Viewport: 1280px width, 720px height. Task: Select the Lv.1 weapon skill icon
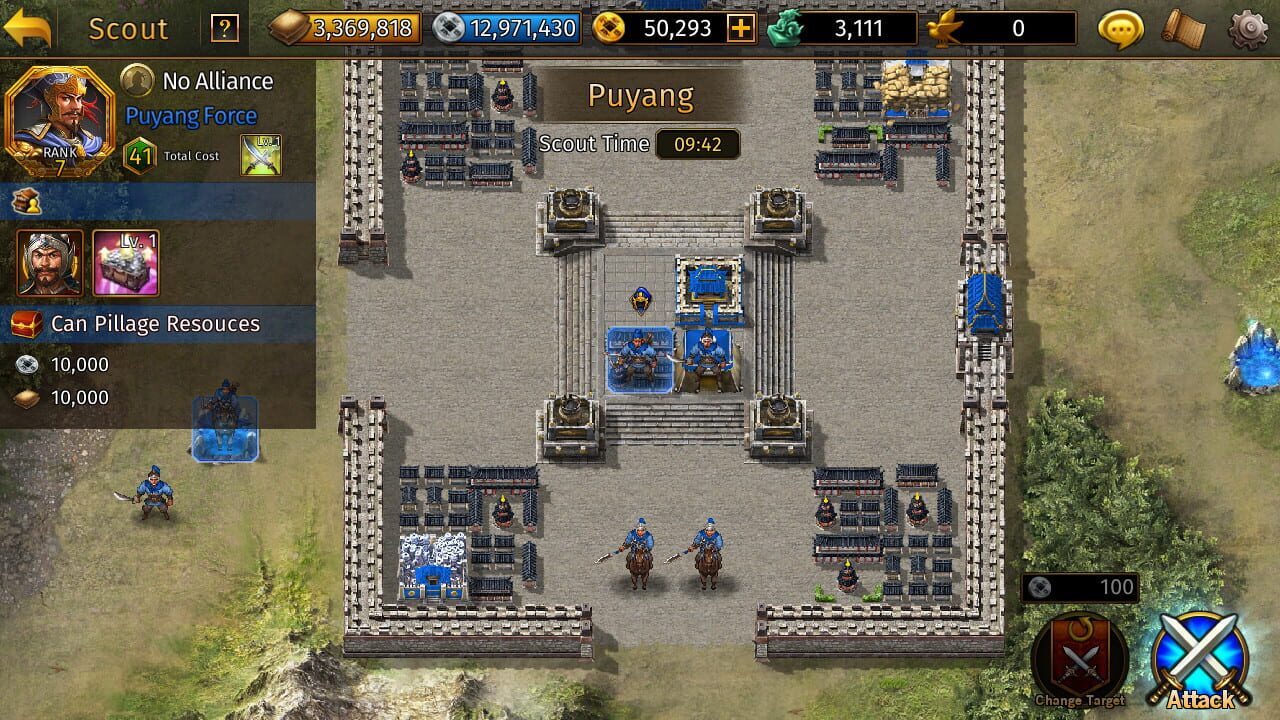click(260, 156)
